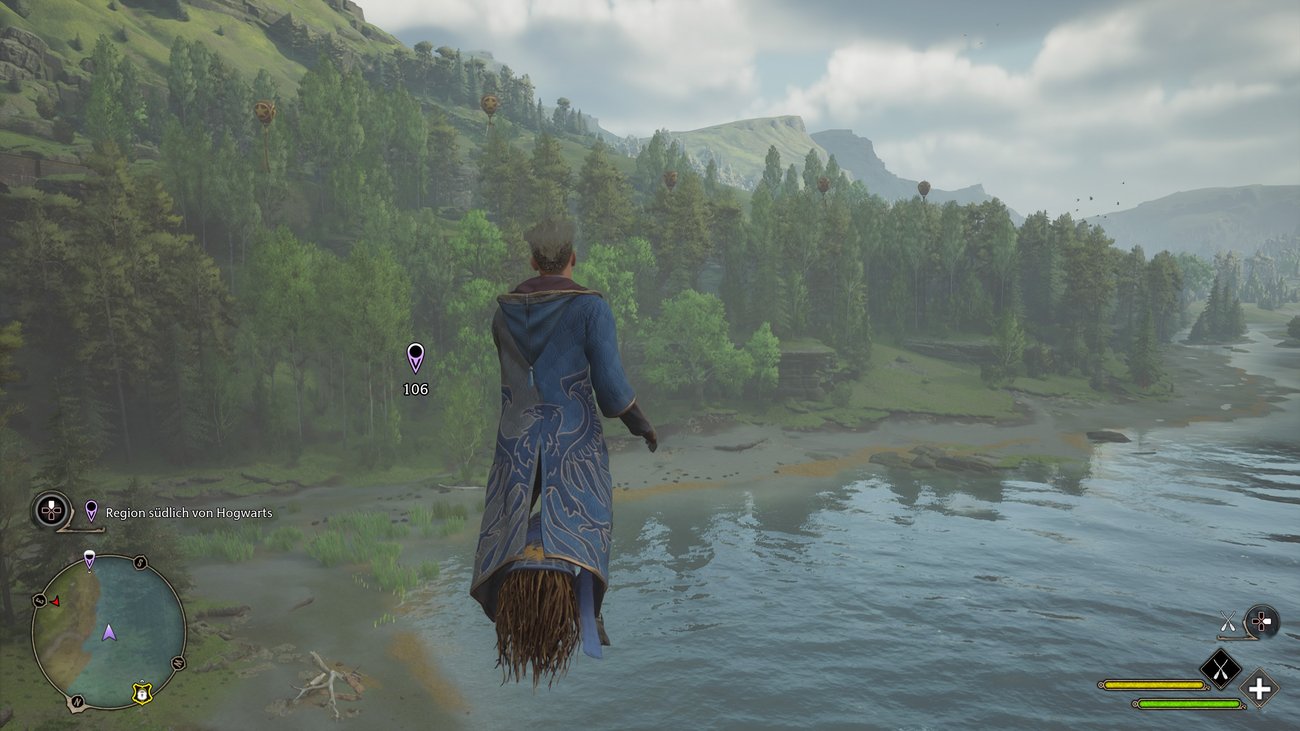Image resolution: width=1300 pixels, height=731 pixels.
Task: Activate the crossed brooms diamond slot
Action: tap(1220, 668)
